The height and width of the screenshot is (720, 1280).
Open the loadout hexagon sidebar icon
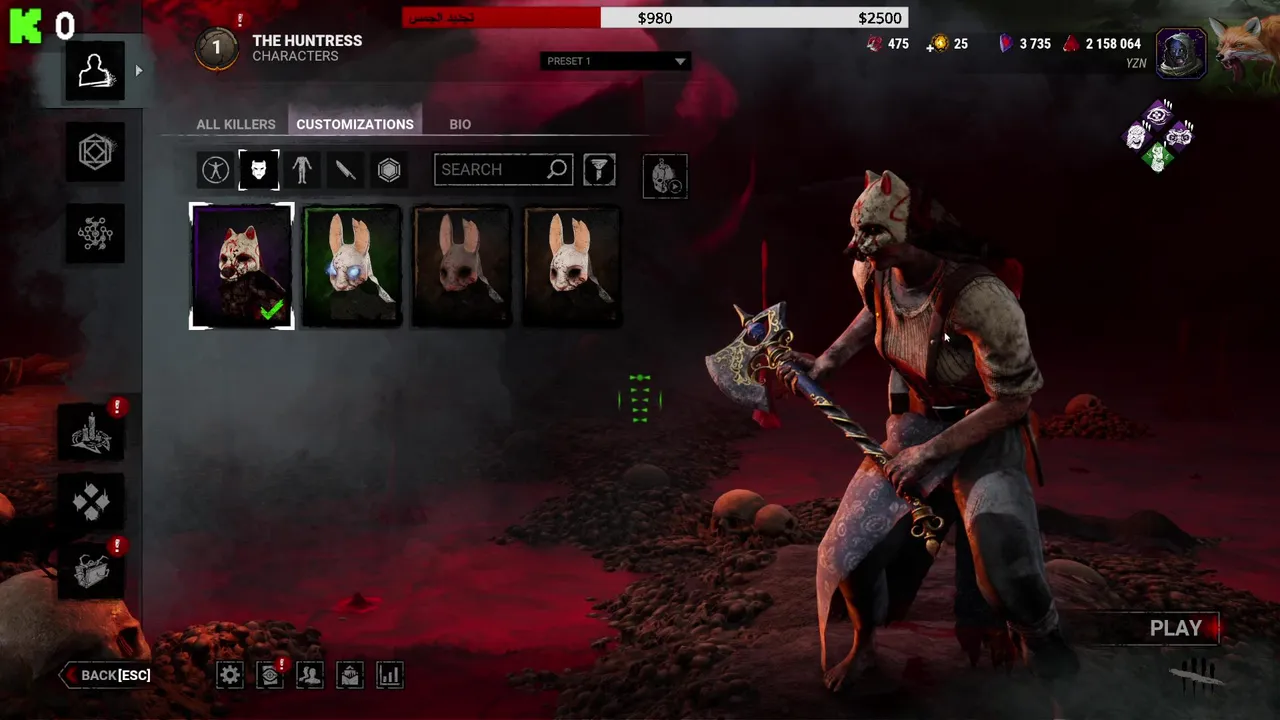(95, 152)
